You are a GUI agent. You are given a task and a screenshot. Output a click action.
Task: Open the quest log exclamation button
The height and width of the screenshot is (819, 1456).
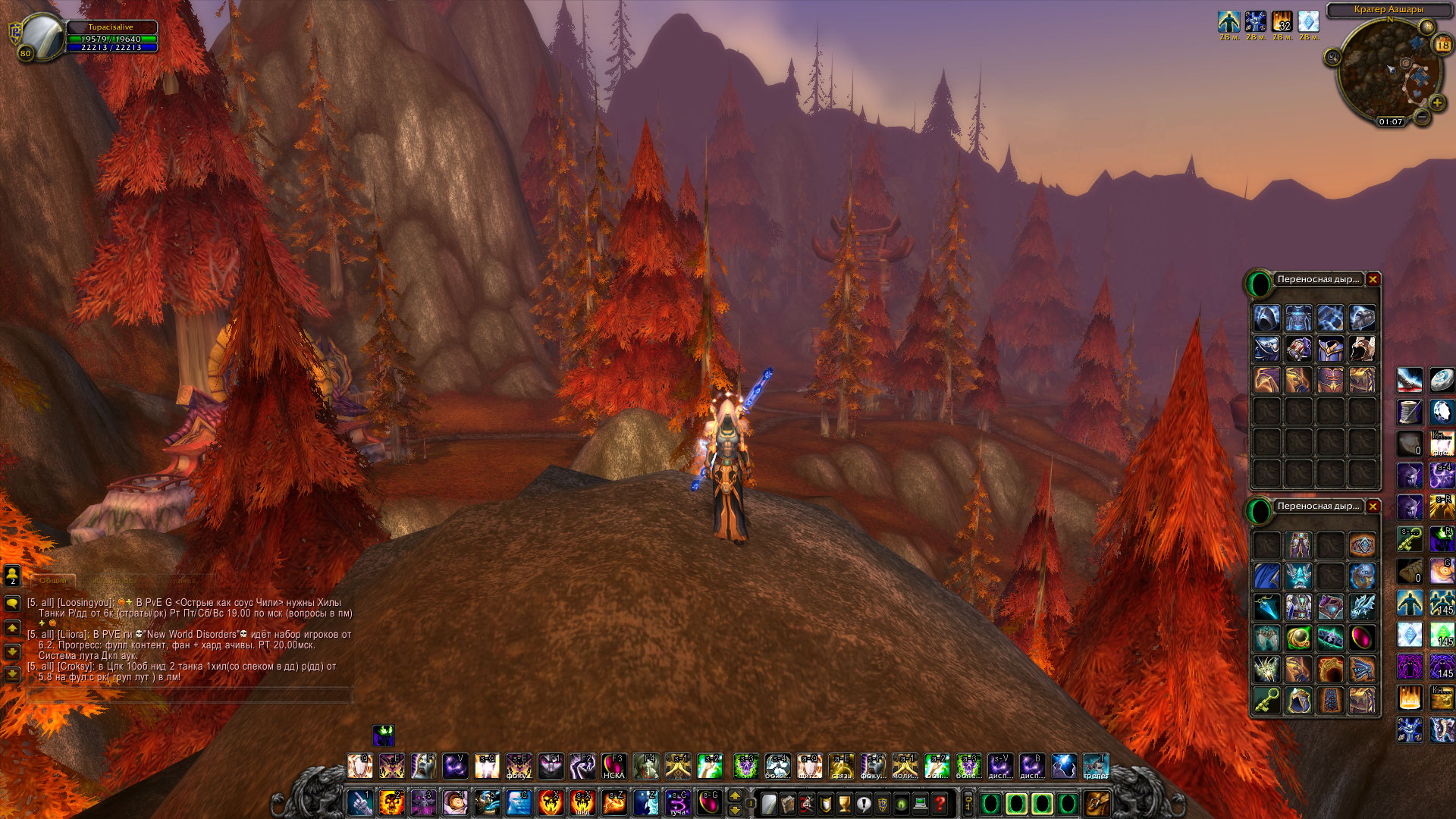863,803
